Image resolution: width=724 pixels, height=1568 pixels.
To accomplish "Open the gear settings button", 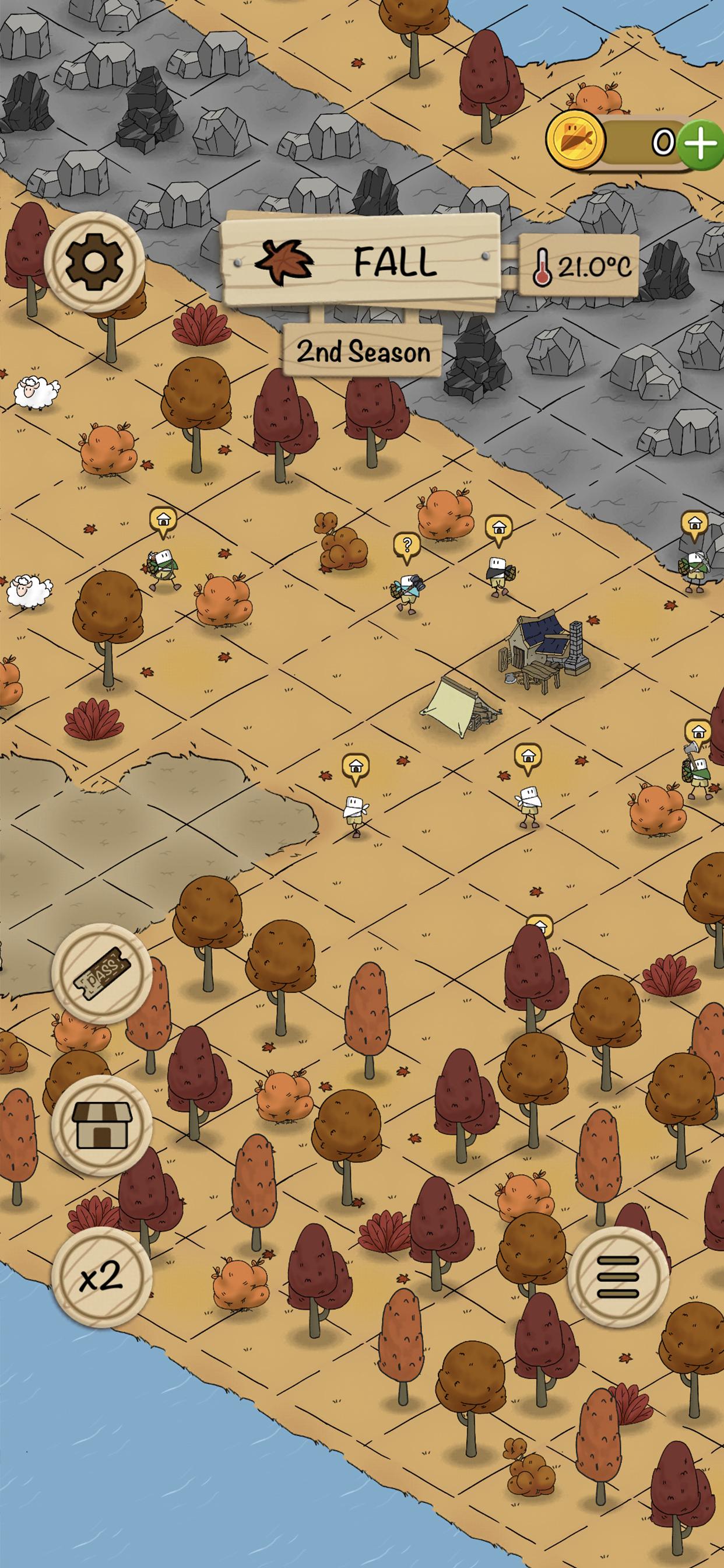I will coord(94,262).
